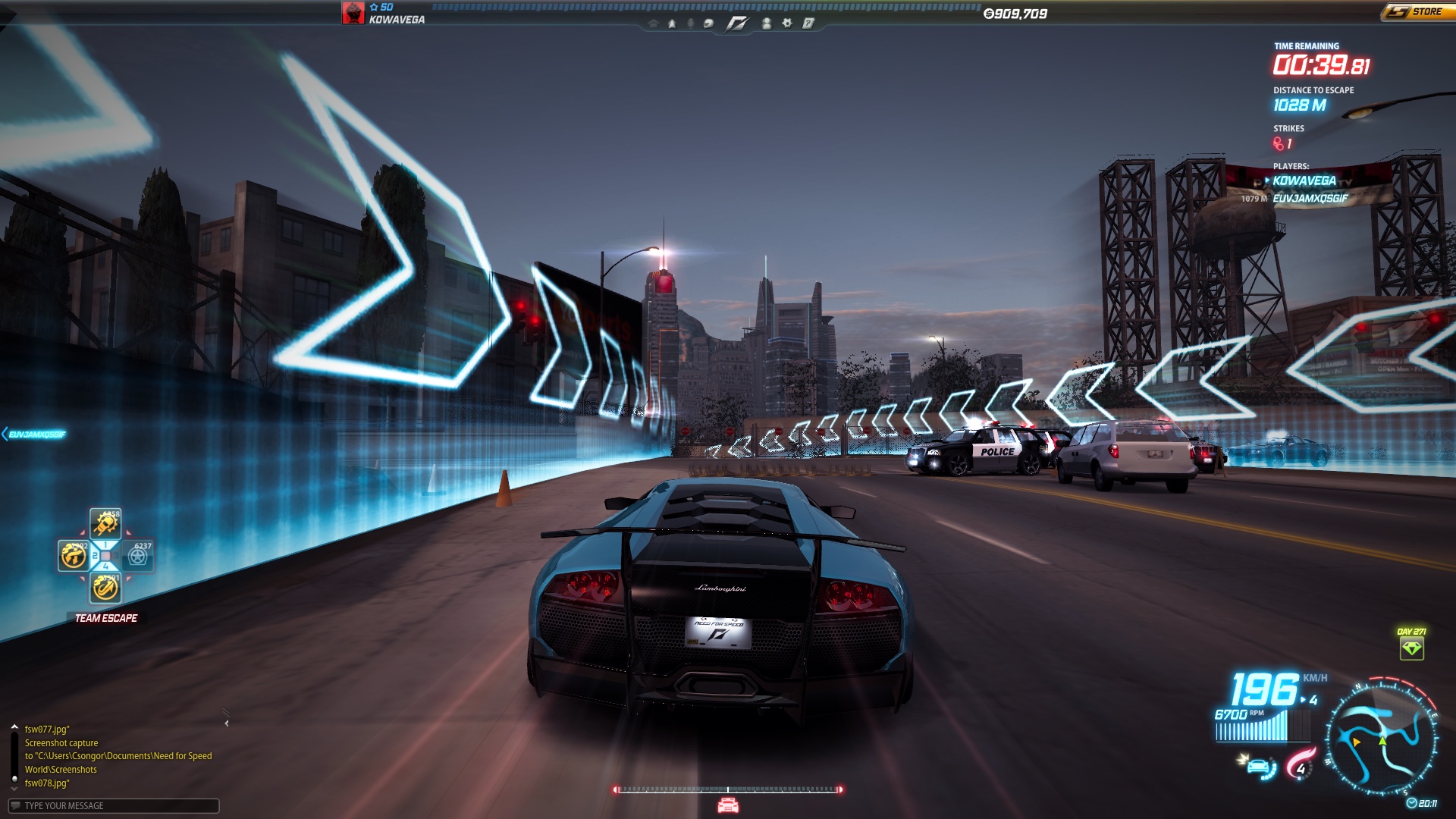Viewport: 1456px width, 819px height.
Task: Activate the bottom curved-arrow powerup slot
Action: [x=105, y=588]
